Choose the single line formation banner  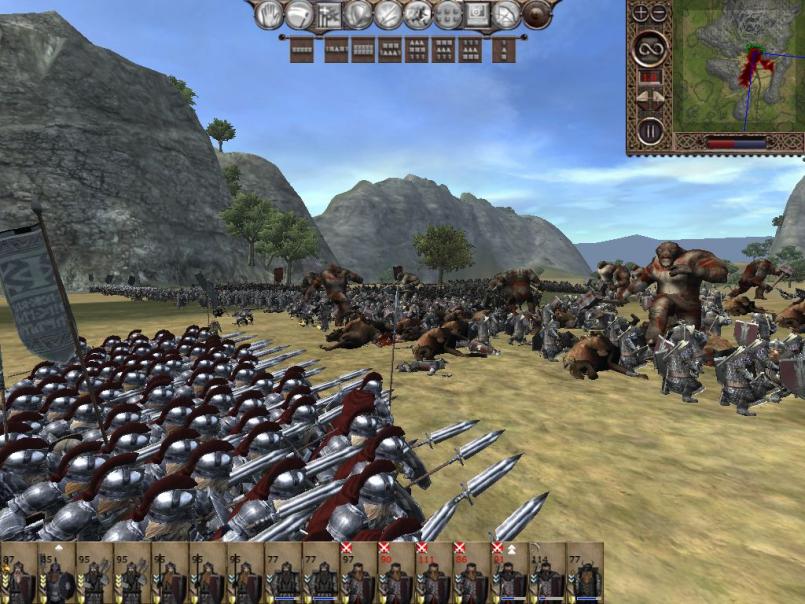tap(302, 49)
